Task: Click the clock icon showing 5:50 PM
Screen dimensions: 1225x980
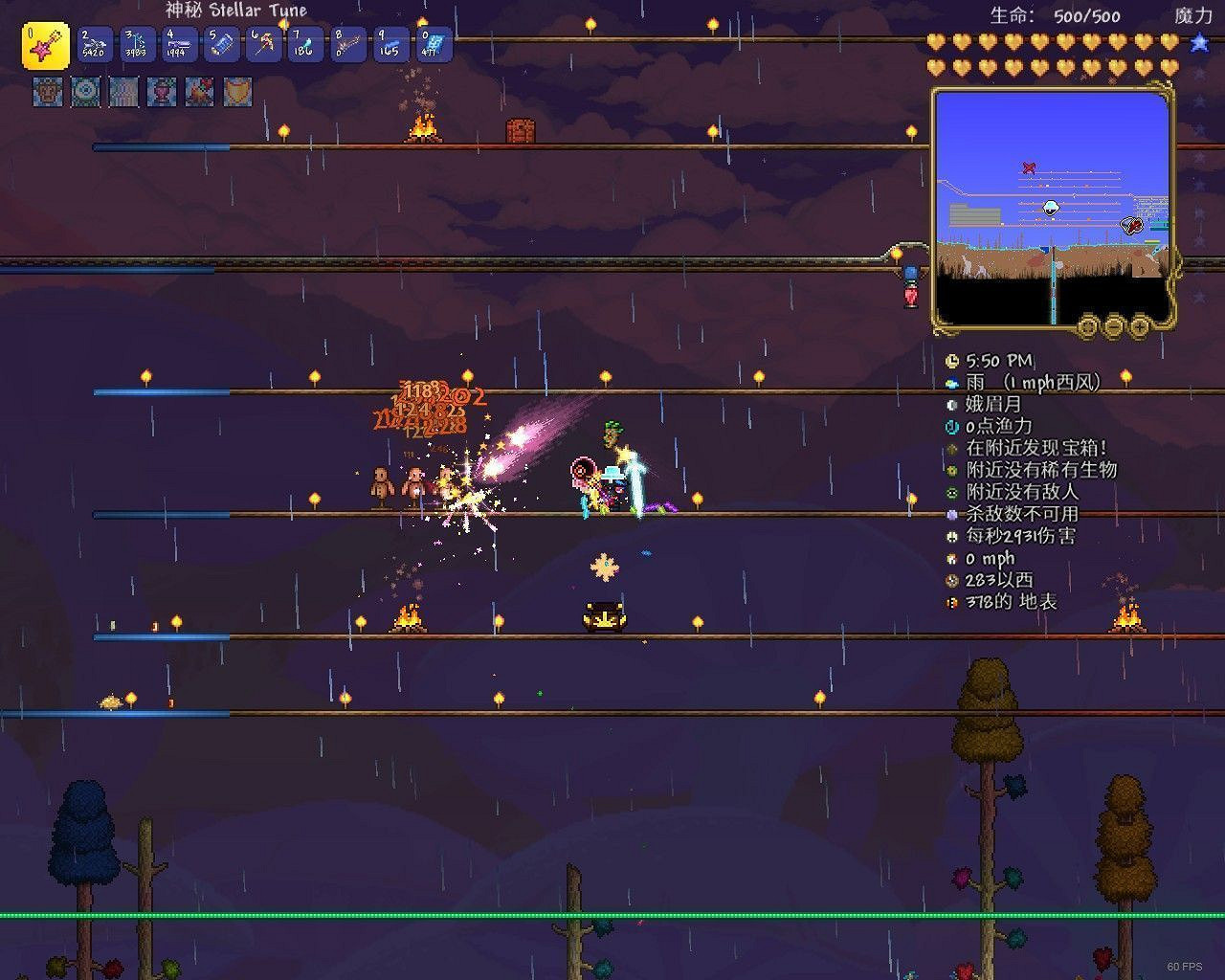Action: pos(950,360)
